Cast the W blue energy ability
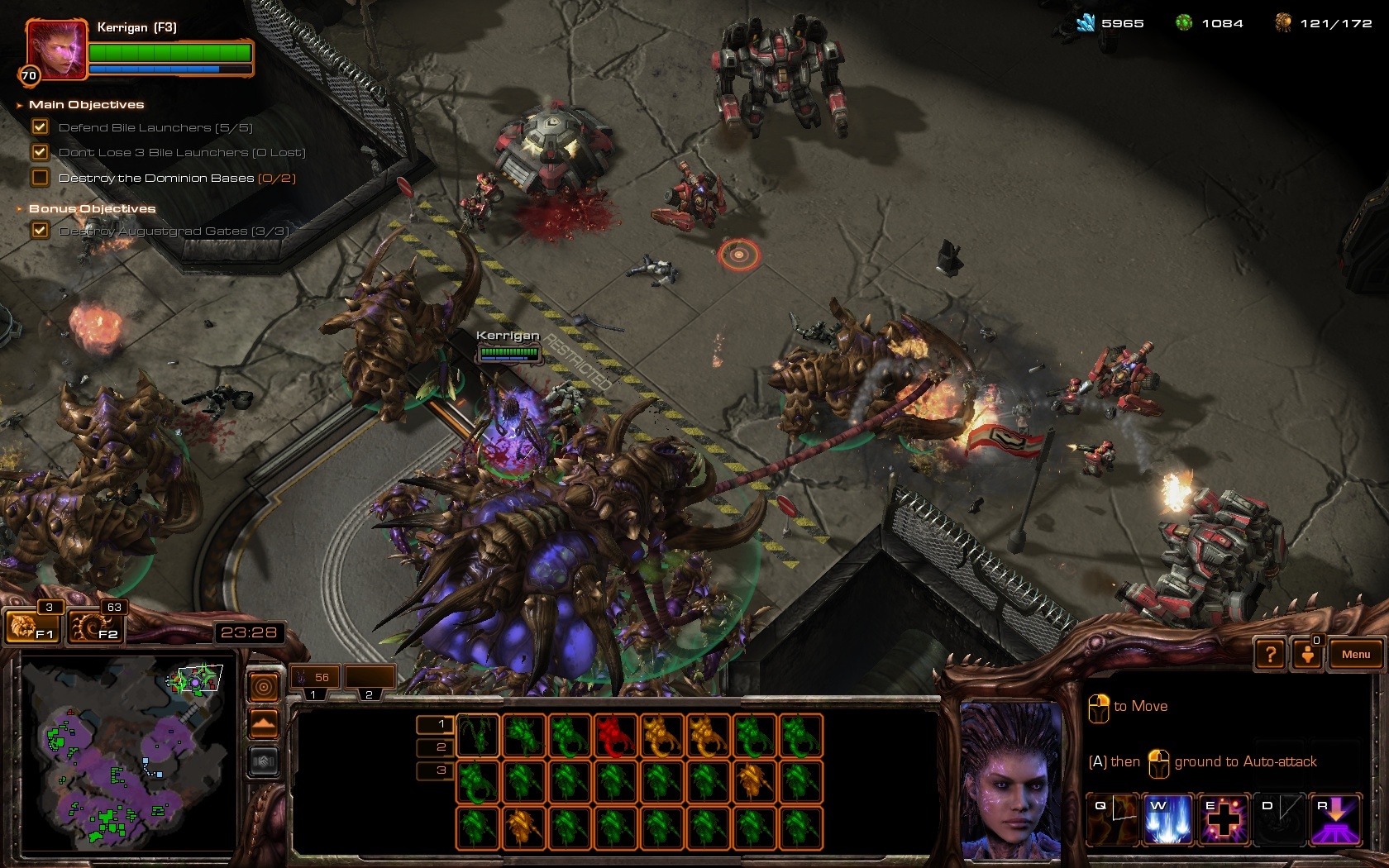The height and width of the screenshot is (868, 1389). pos(1167,818)
